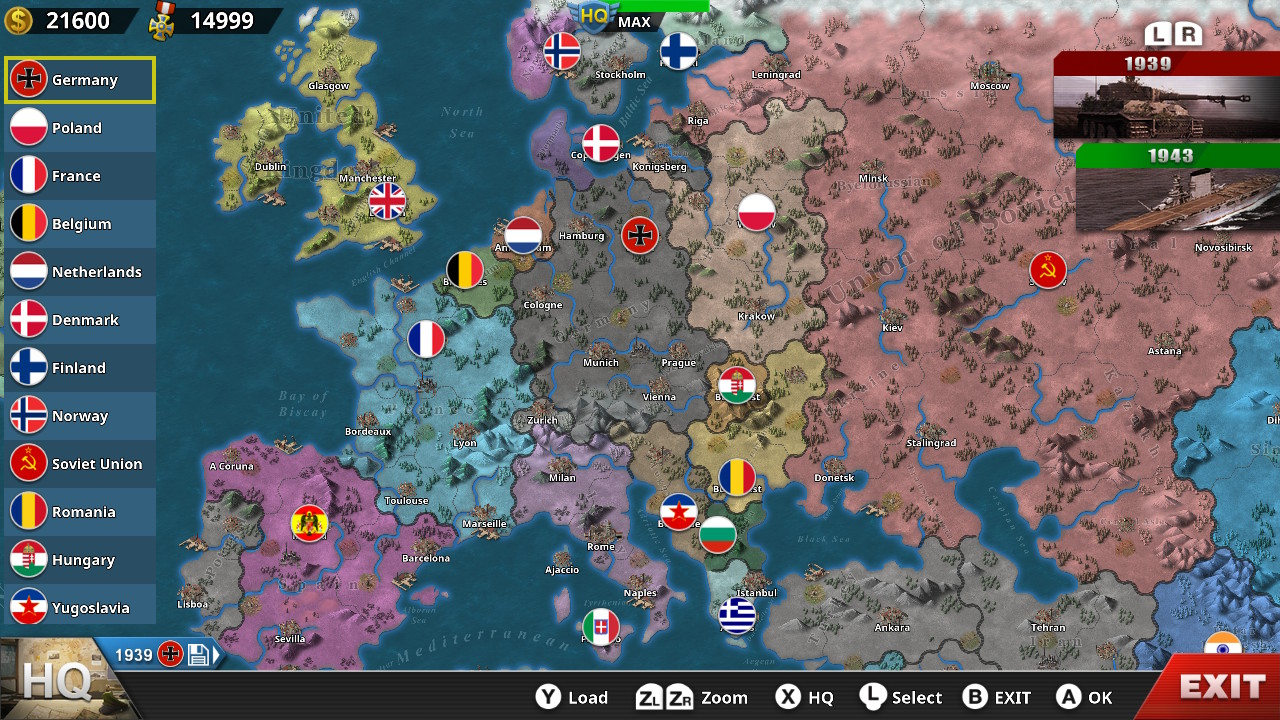Click the Hungarian flag near Budapest
1280x720 pixels.
[x=737, y=385]
